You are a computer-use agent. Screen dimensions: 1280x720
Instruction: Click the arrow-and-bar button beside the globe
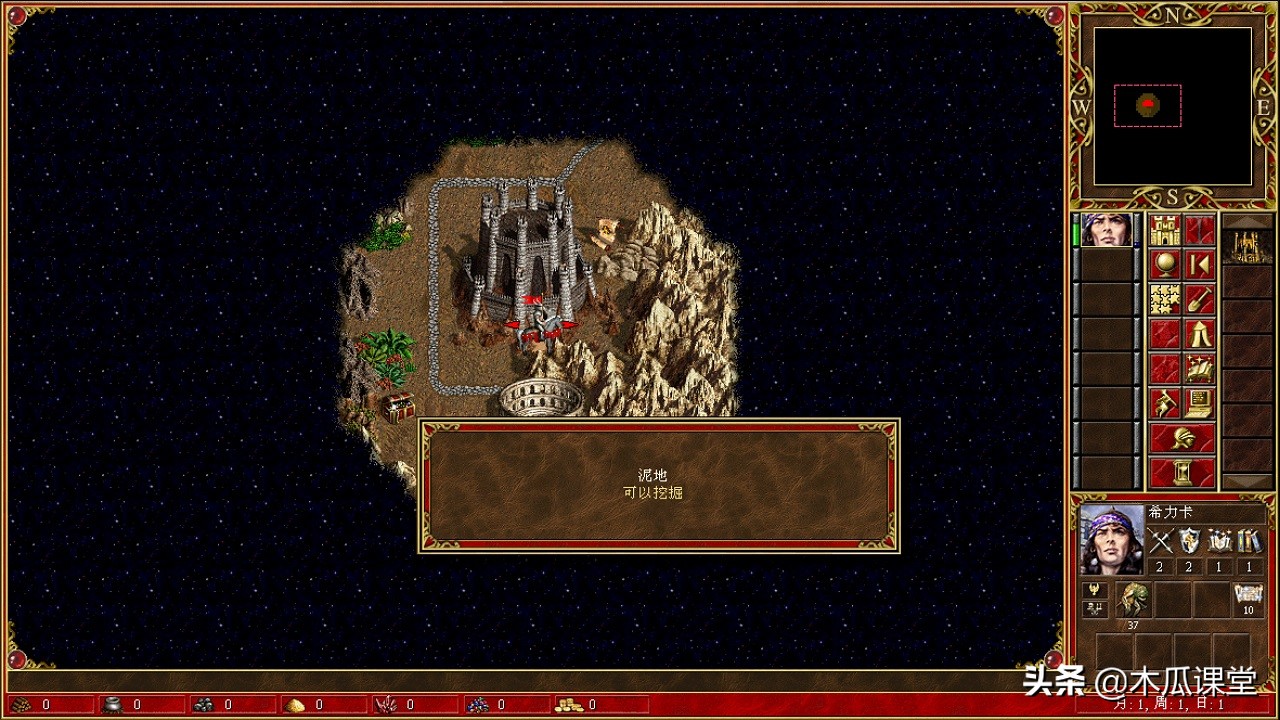(x=1200, y=265)
